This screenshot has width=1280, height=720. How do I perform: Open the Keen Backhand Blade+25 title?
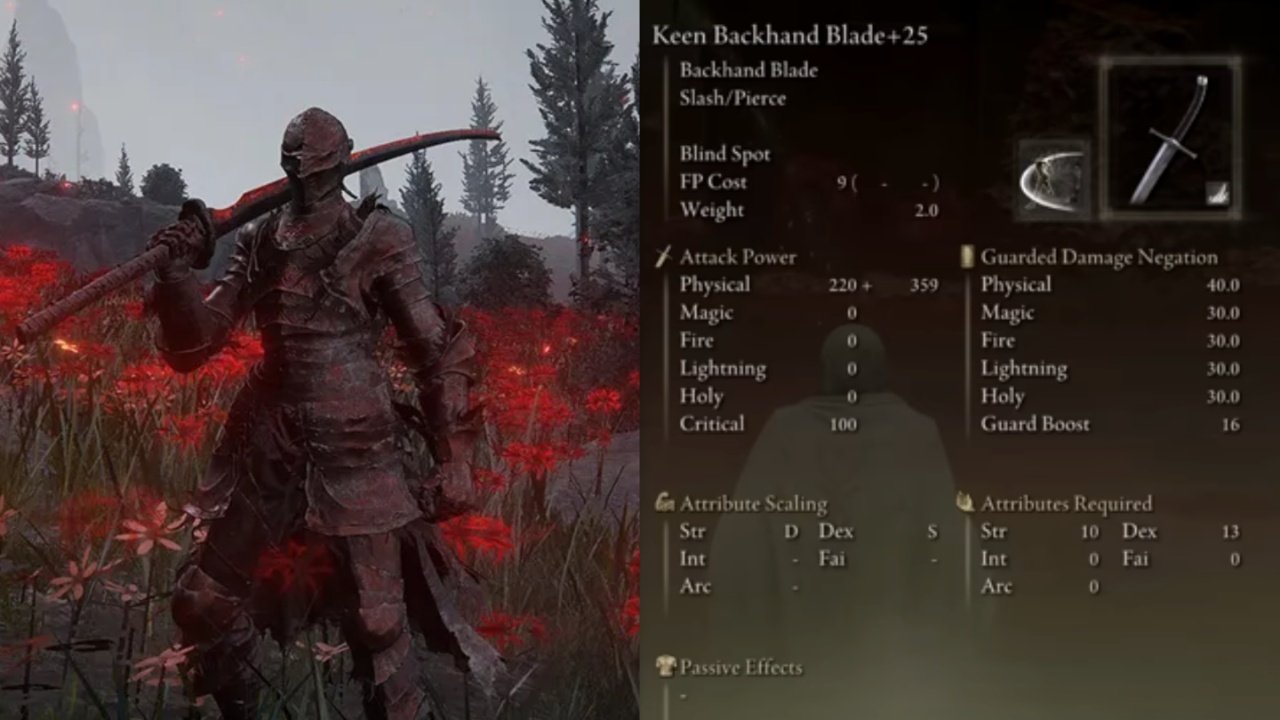(790, 33)
